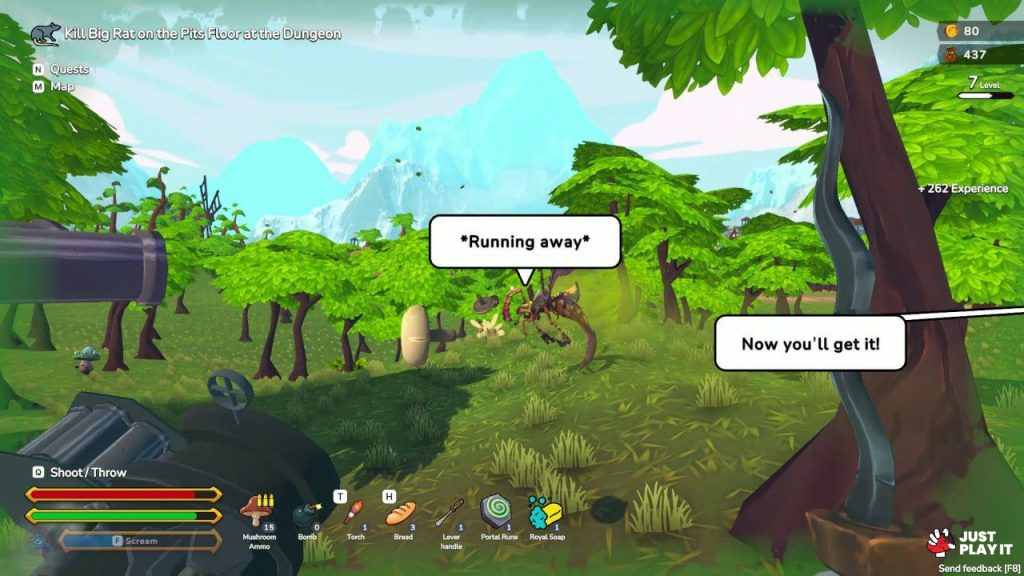Equip the Torch from the hotbar
The width and height of the screenshot is (1024, 576).
pos(352,514)
